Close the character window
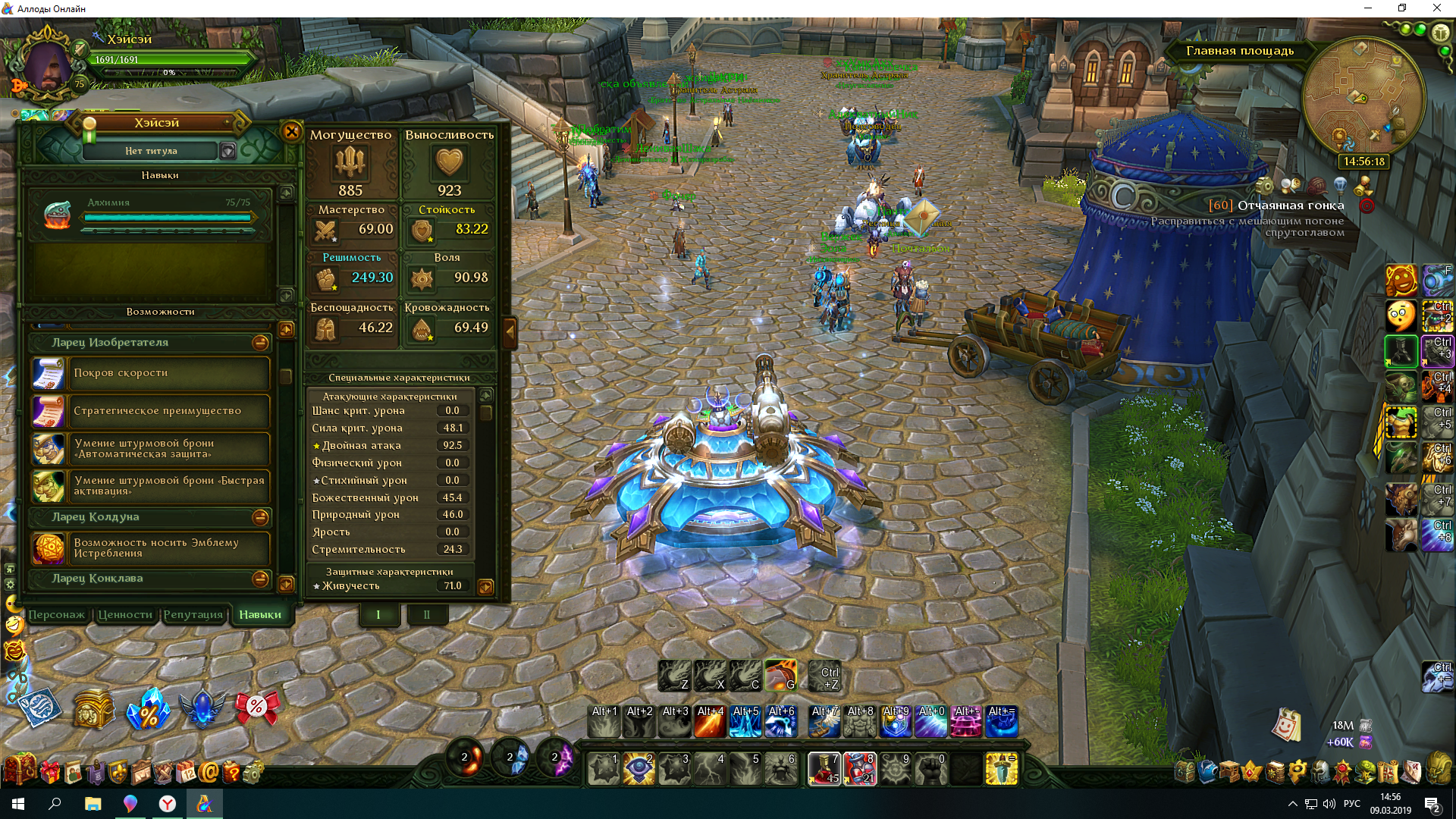The height and width of the screenshot is (819, 1456). click(x=291, y=131)
